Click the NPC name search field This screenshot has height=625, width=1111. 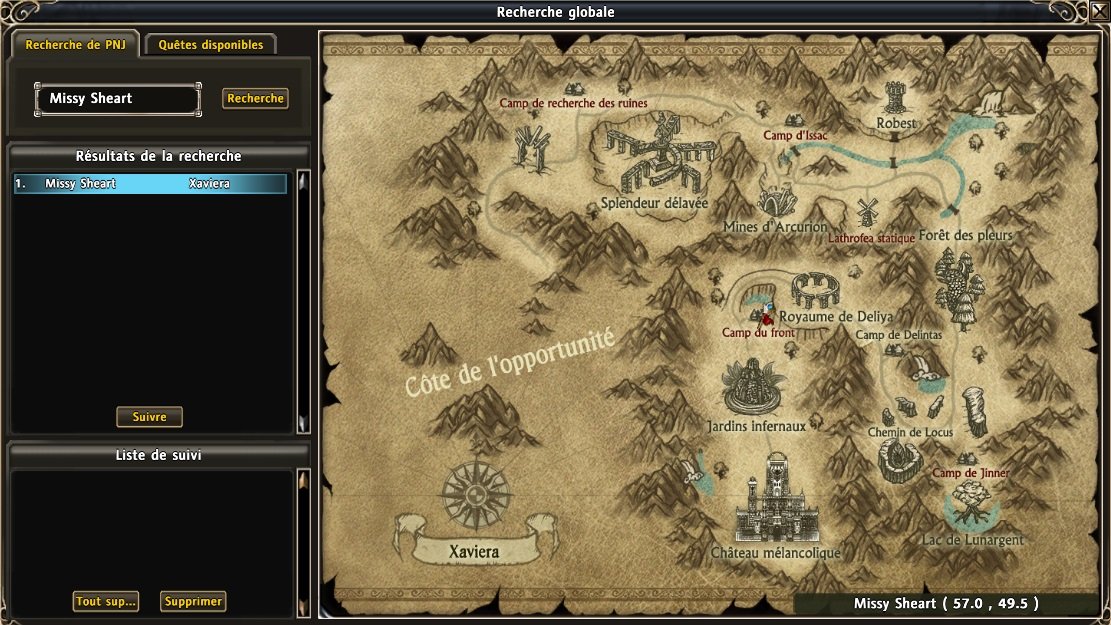[118, 99]
